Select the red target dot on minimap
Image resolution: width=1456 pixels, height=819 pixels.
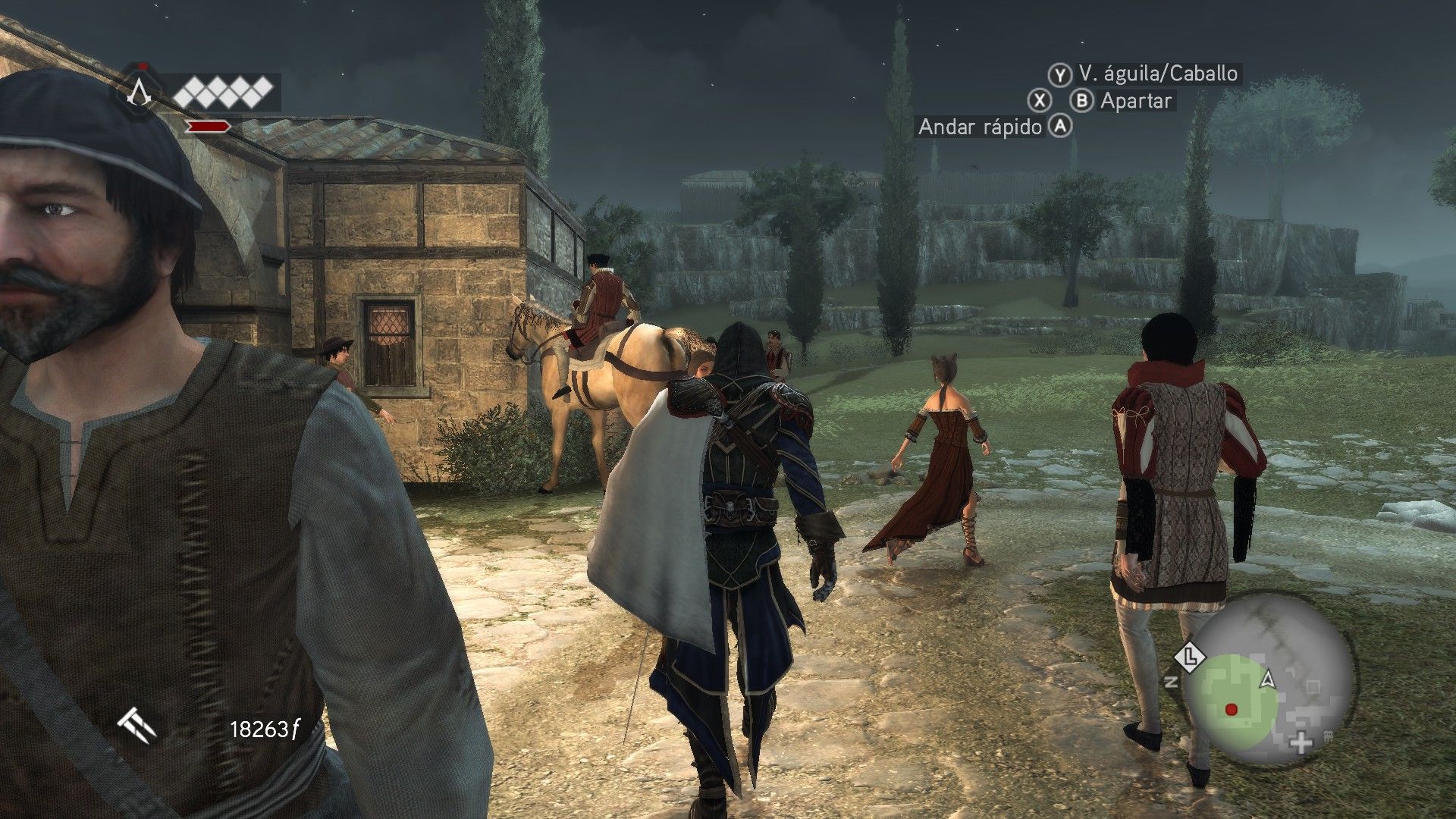tap(1231, 710)
